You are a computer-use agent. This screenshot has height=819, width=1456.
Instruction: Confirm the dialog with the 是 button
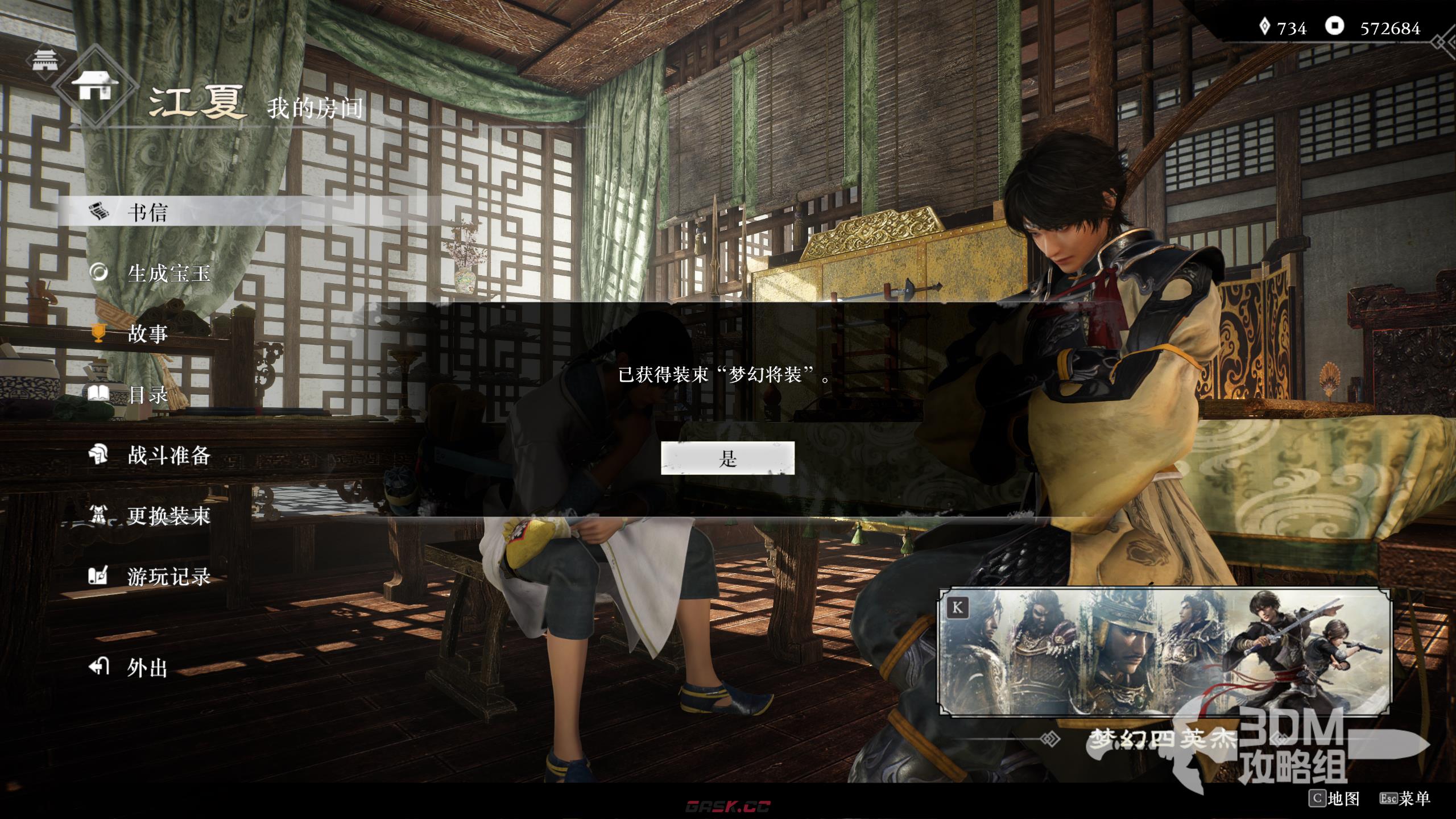click(727, 458)
